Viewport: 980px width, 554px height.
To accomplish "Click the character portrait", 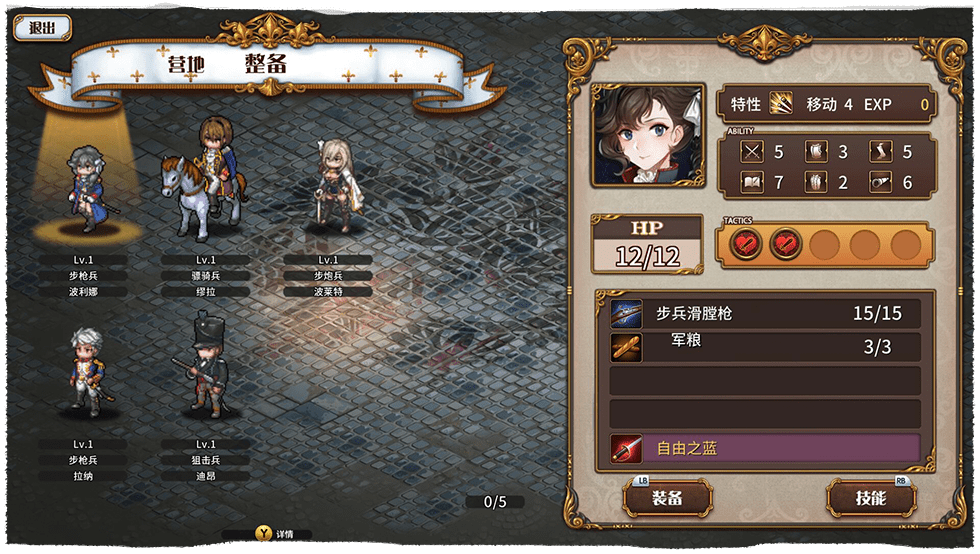I will coord(647,135).
